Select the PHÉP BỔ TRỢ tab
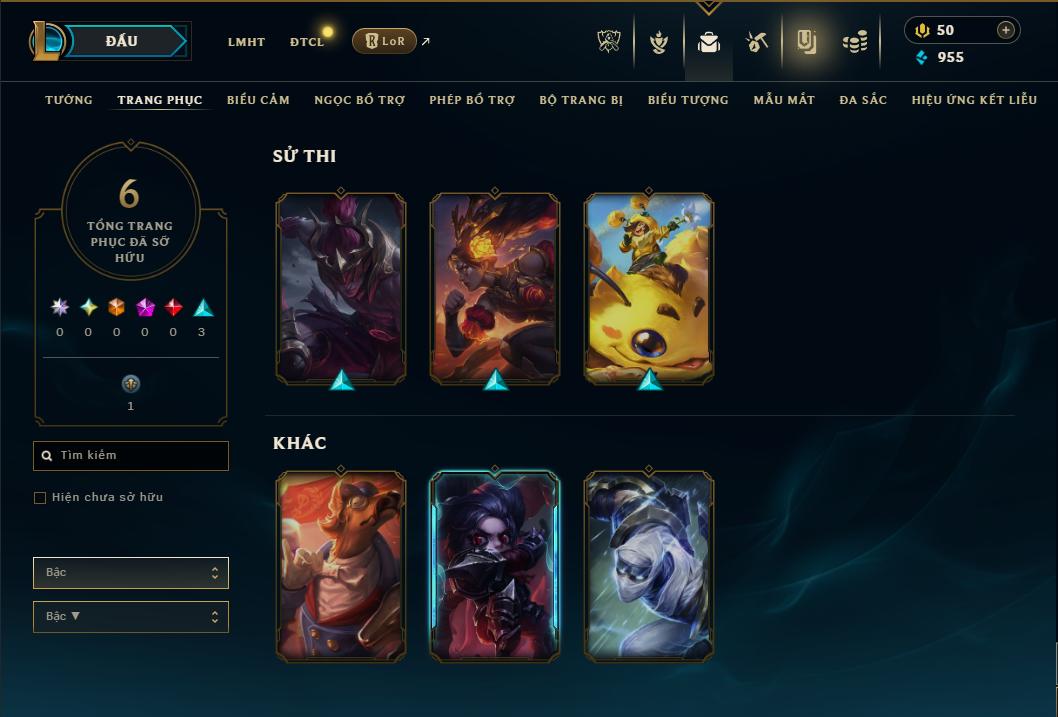Screen dimensions: 1058x717 click(x=472, y=100)
